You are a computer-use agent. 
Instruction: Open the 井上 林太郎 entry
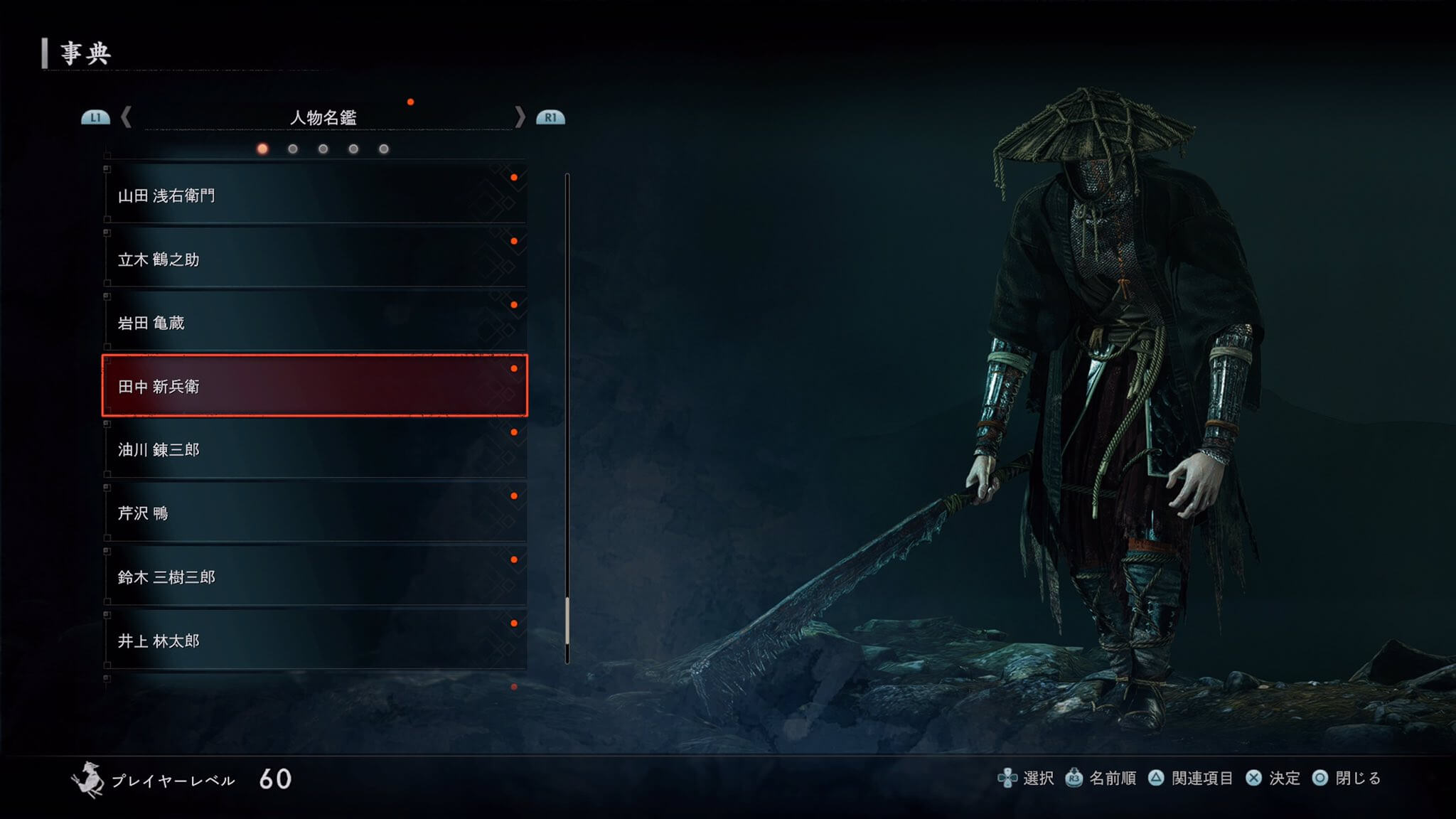[314, 641]
